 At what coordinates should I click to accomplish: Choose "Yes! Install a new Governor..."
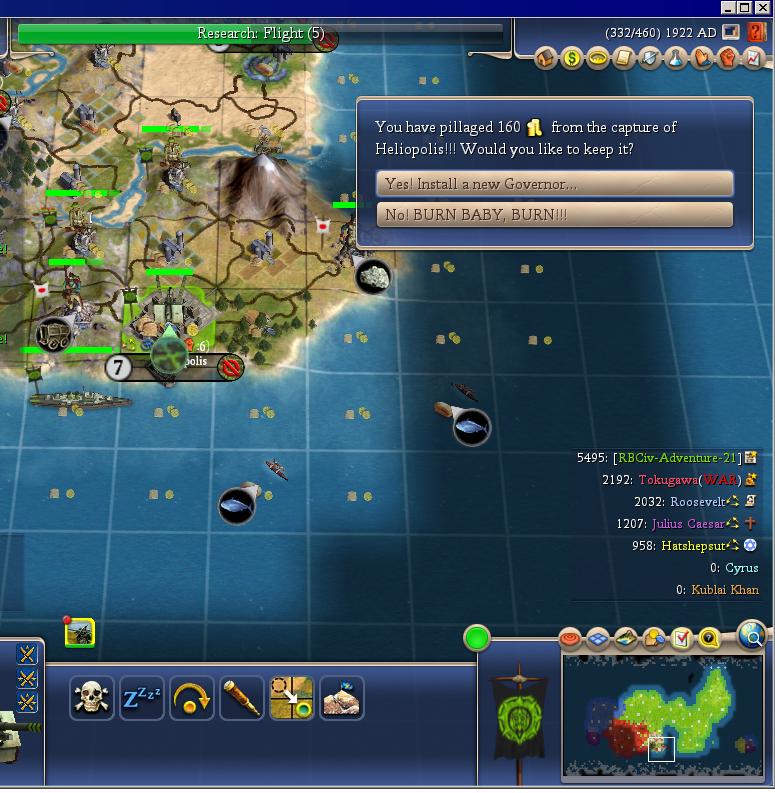click(554, 184)
